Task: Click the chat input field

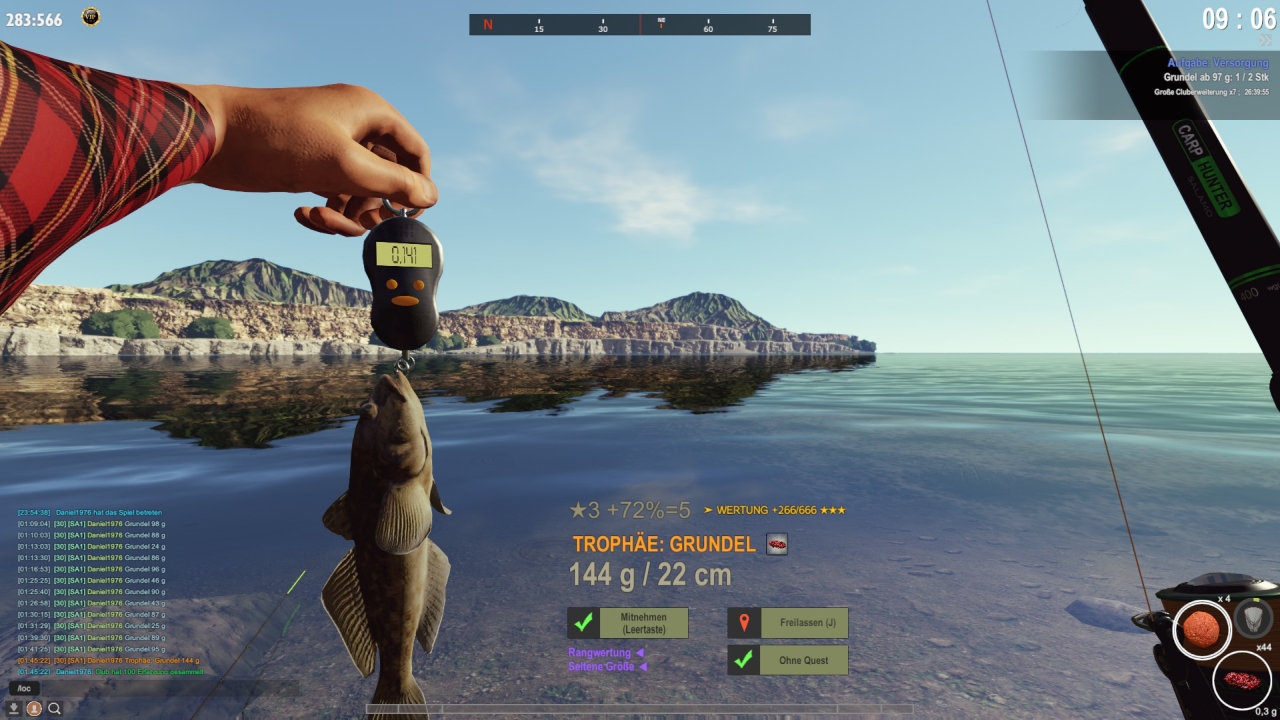Action: (x=150, y=688)
